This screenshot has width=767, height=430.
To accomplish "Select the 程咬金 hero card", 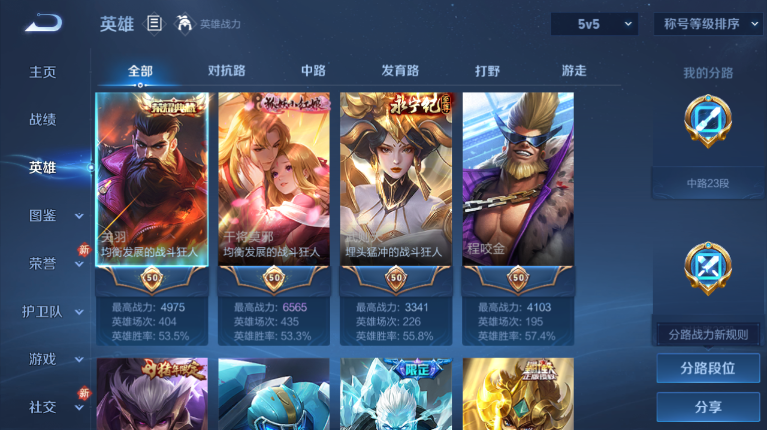I will coord(518,180).
